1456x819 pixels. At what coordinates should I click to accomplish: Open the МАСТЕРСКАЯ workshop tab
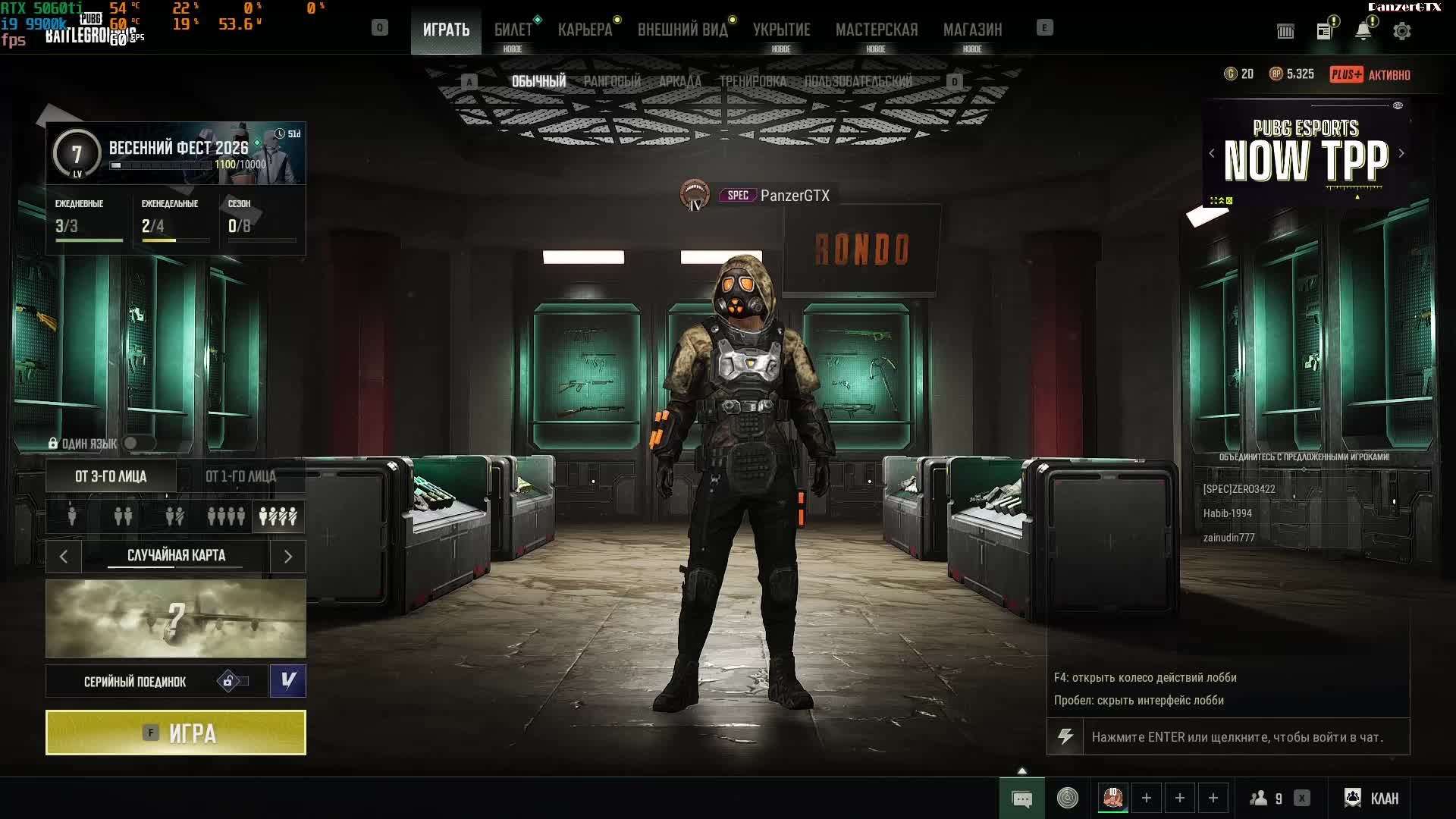[876, 30]
